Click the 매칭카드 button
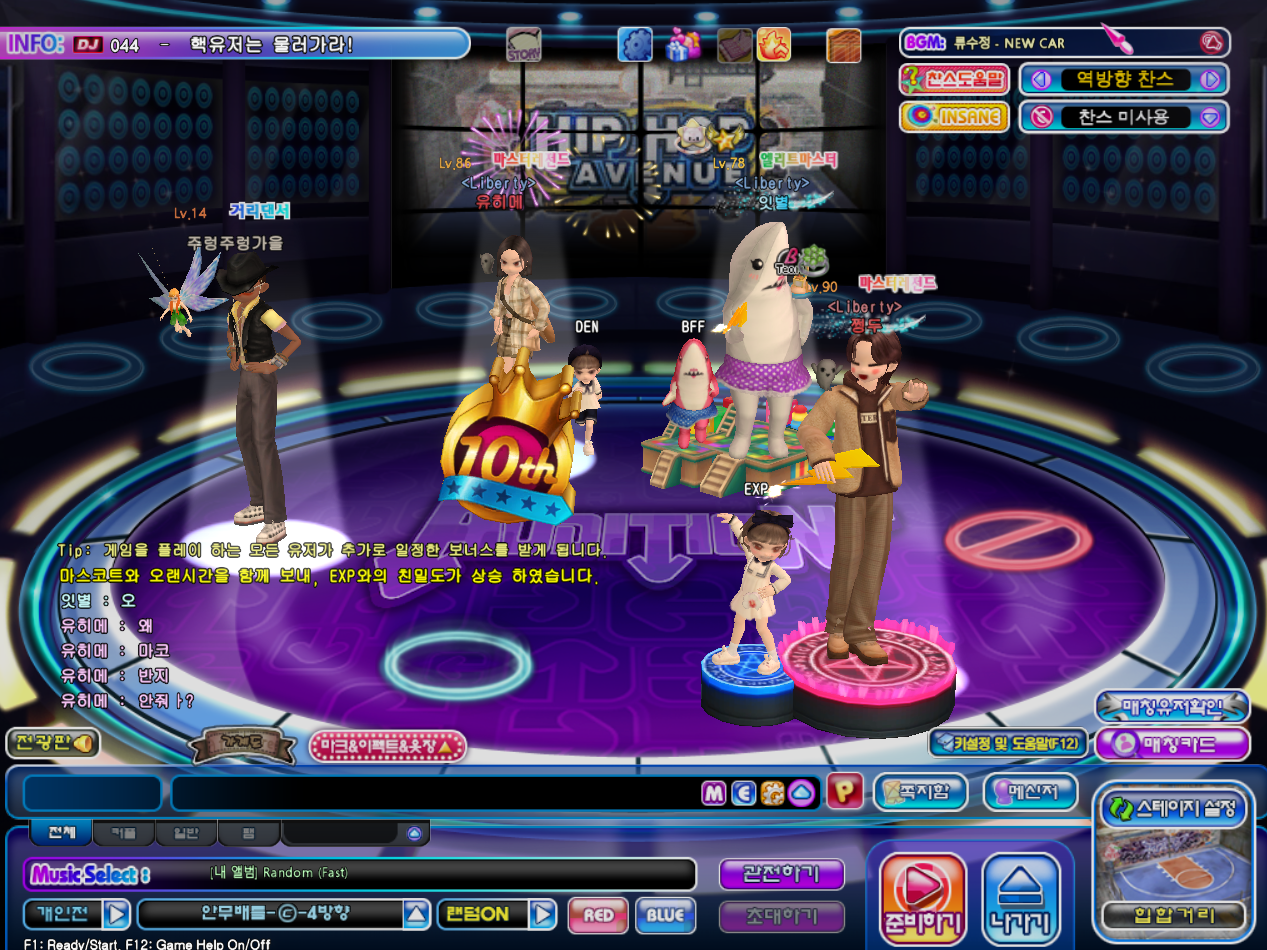Image resolution: width=1267 pixels, height=950 pixels. coord(1172,744)
